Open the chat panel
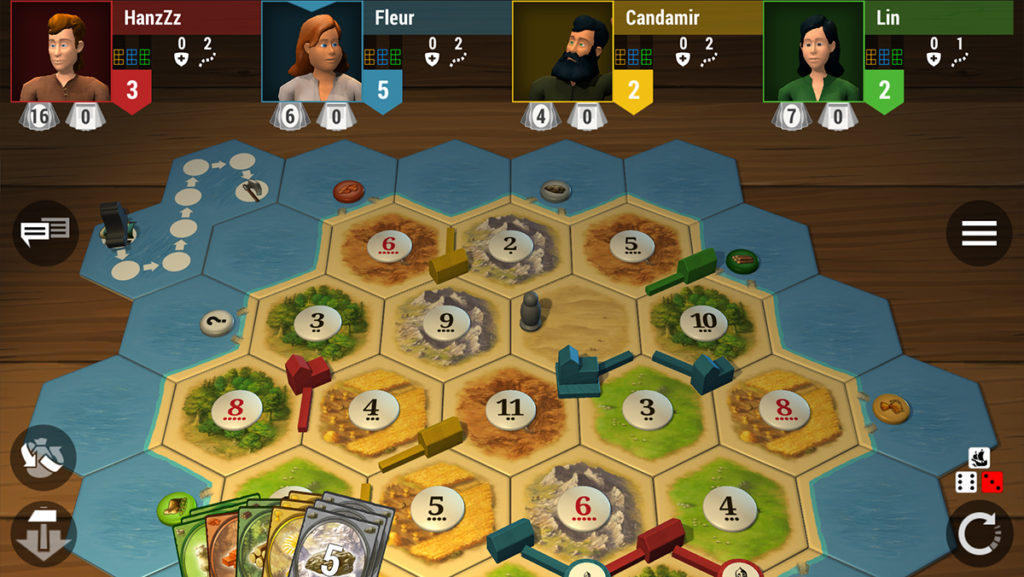Screen dimensions: 1024x577 coord(45,233)
